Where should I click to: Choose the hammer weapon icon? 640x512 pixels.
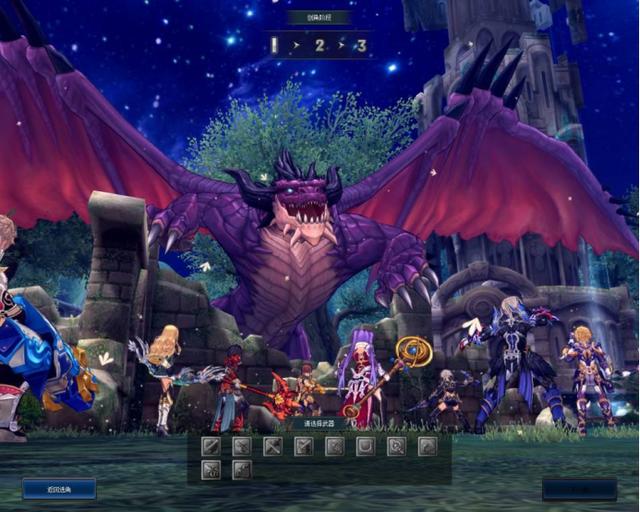click(273, 446)
